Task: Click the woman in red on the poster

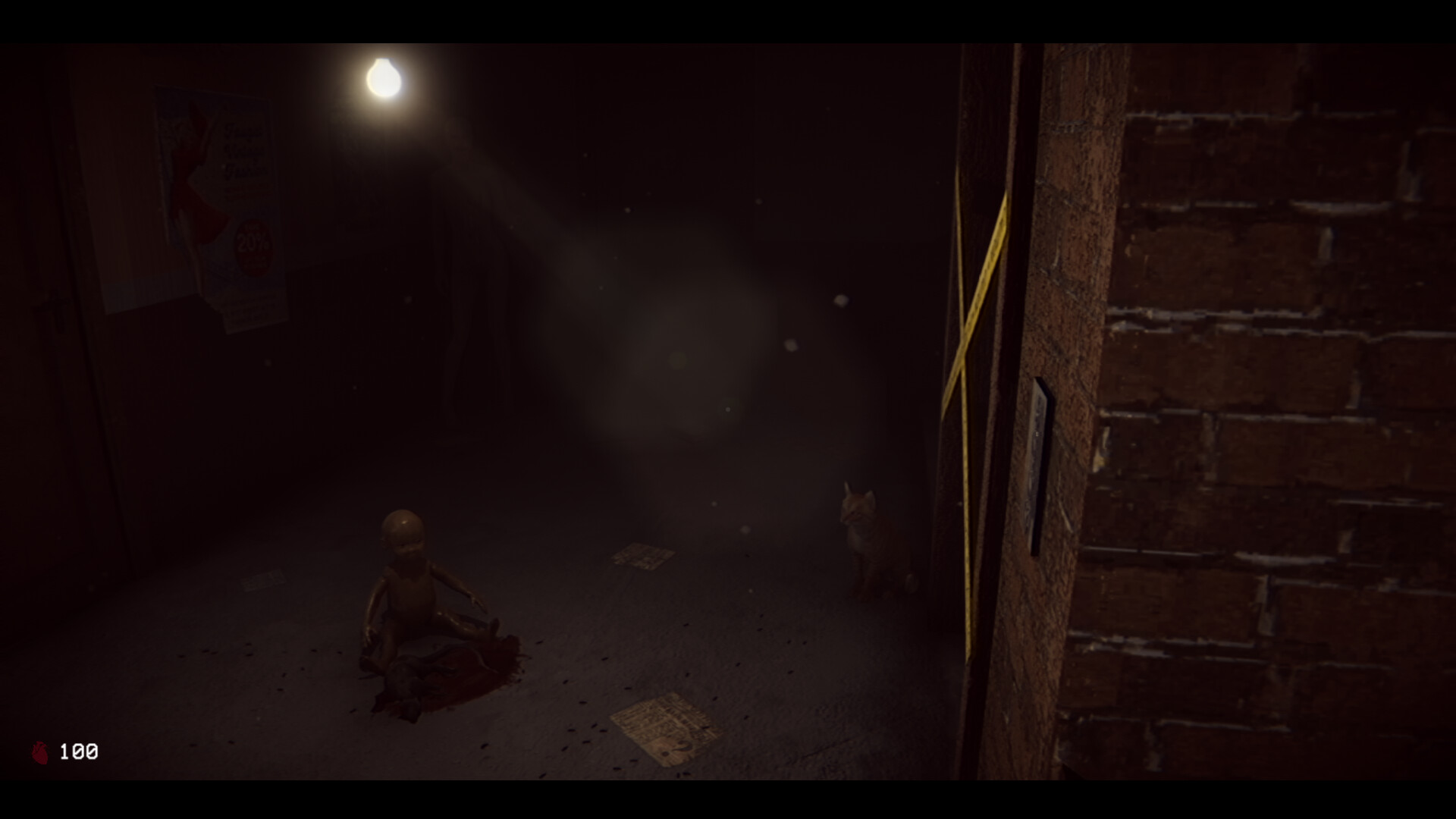Action: click(191, 174)
